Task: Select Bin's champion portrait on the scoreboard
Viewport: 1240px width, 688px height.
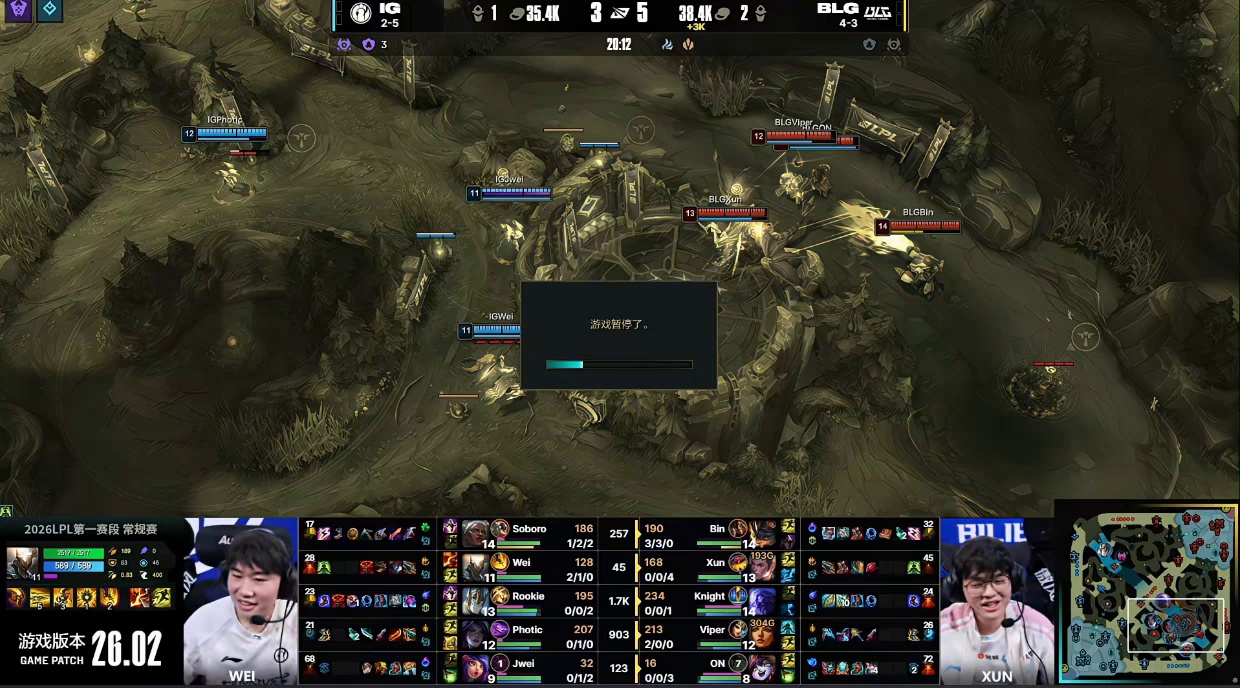Action: pos(739,529)
